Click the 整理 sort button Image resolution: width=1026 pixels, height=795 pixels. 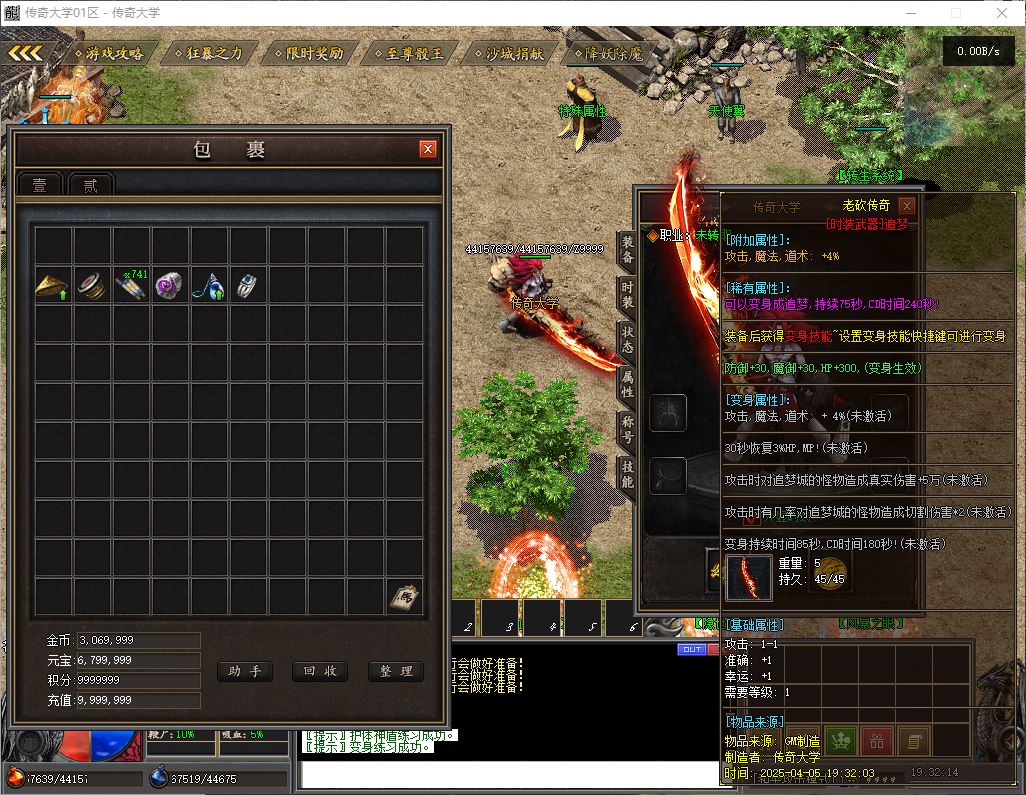coord(396,671)
